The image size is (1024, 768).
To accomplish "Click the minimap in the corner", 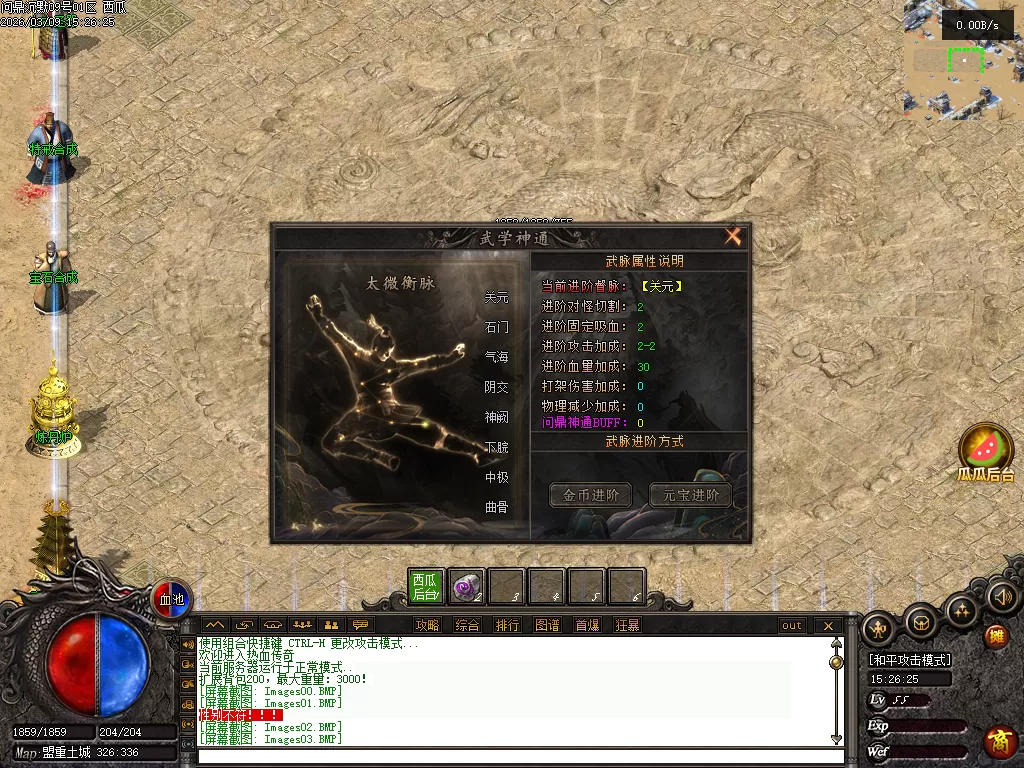I will click(963, 60).
